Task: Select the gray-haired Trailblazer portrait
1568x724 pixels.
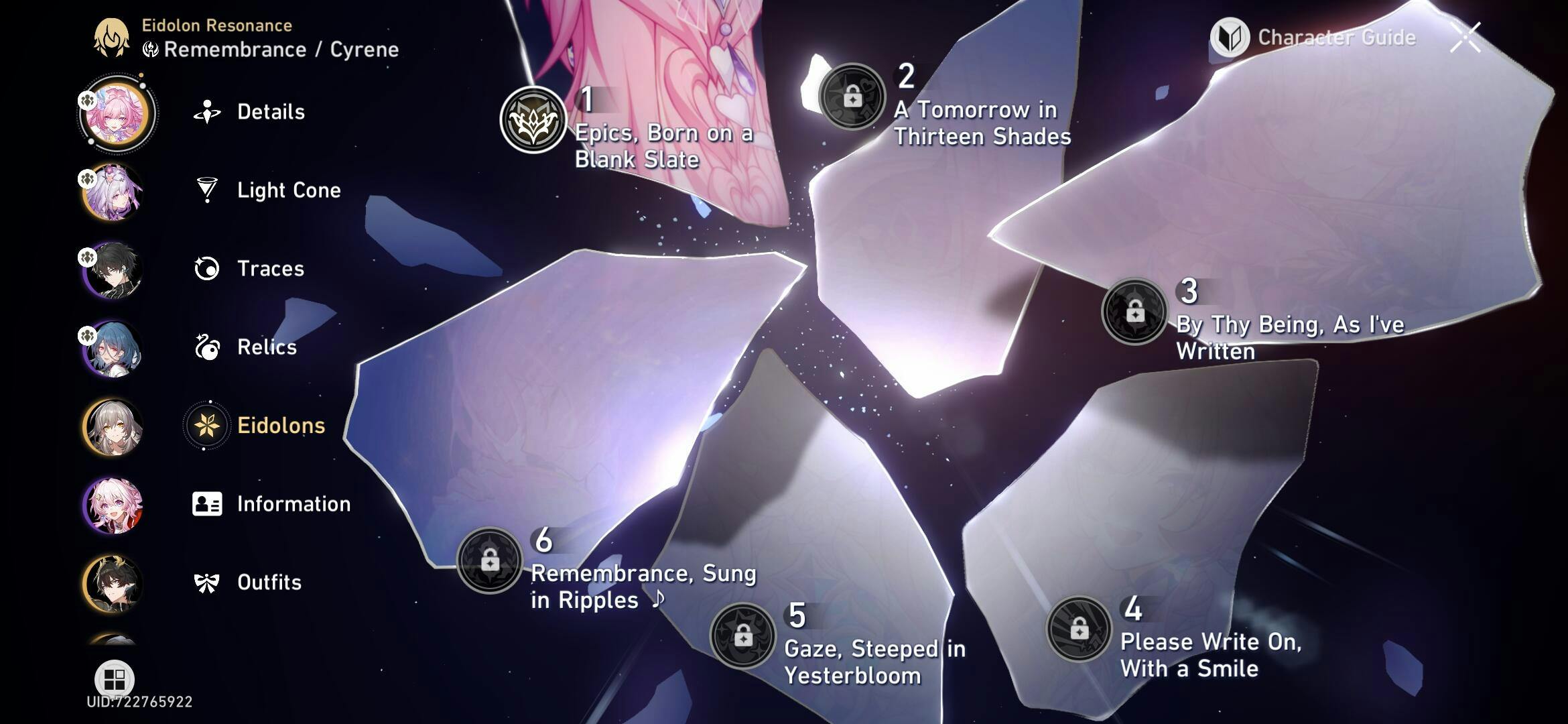Action: point(113,427)
